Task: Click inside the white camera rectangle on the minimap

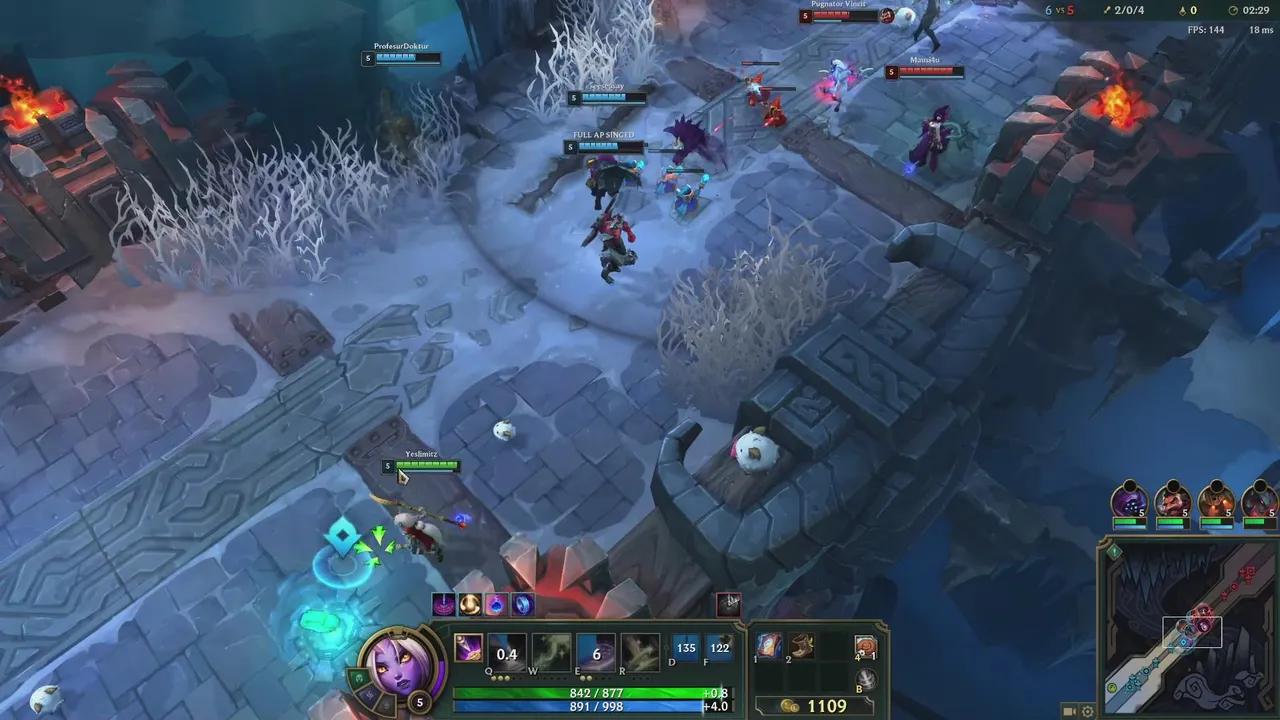Action: coord(1192,631)
